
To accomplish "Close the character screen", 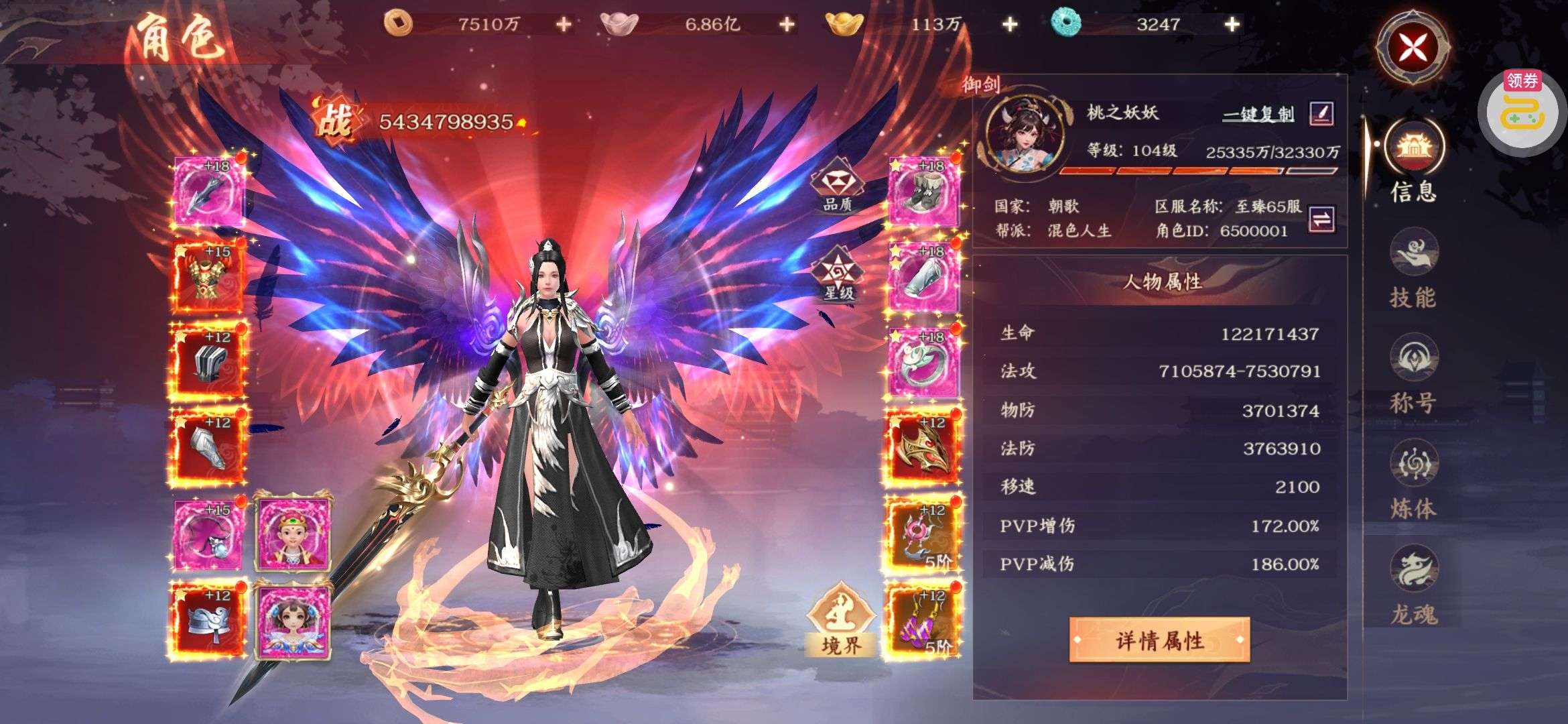I will tap(1413, 47).
